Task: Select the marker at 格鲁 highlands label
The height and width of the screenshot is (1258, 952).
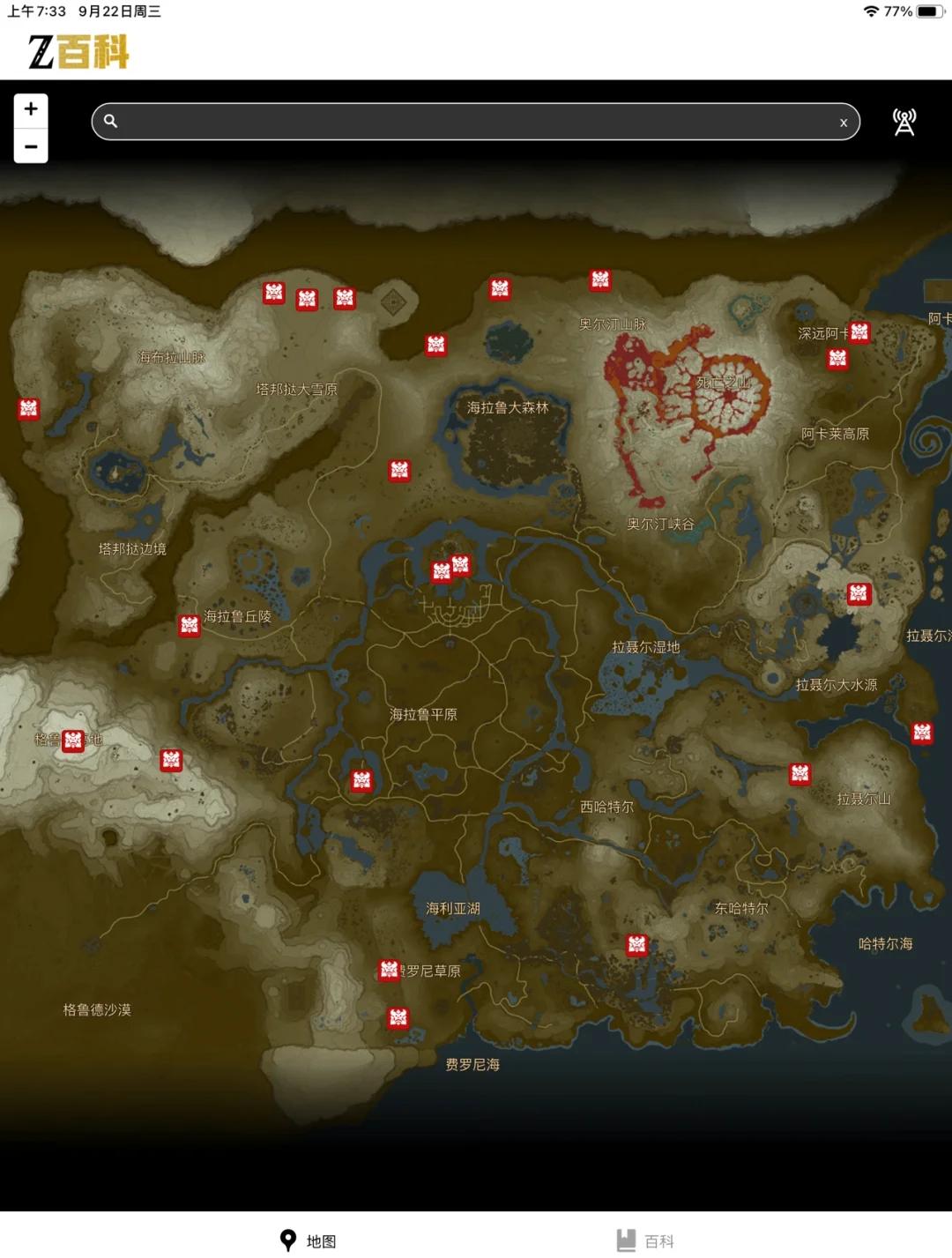Action: (73, 741)
